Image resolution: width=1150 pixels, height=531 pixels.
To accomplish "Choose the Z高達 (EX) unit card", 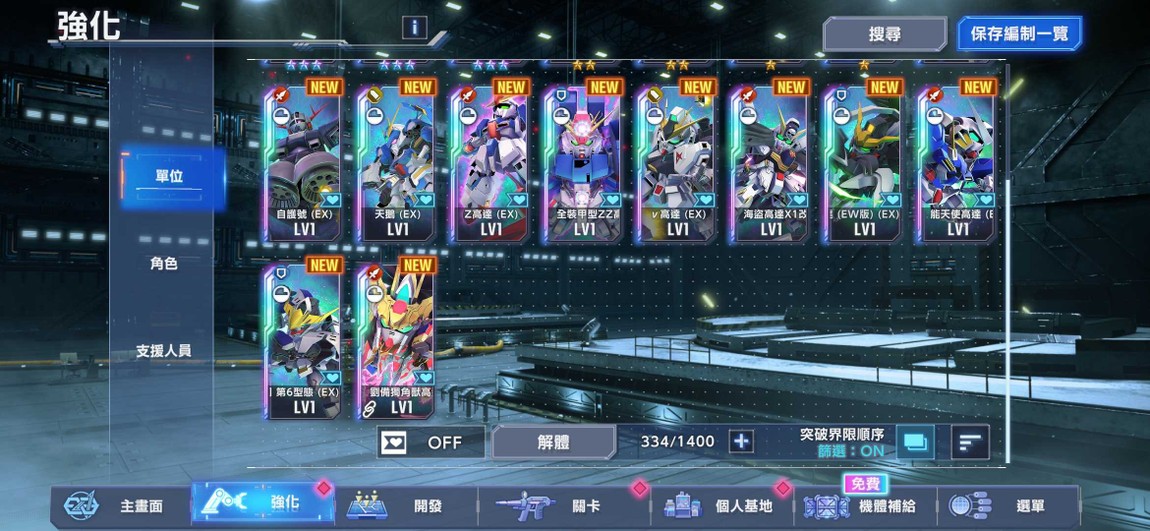I will [x=490, y=160].
